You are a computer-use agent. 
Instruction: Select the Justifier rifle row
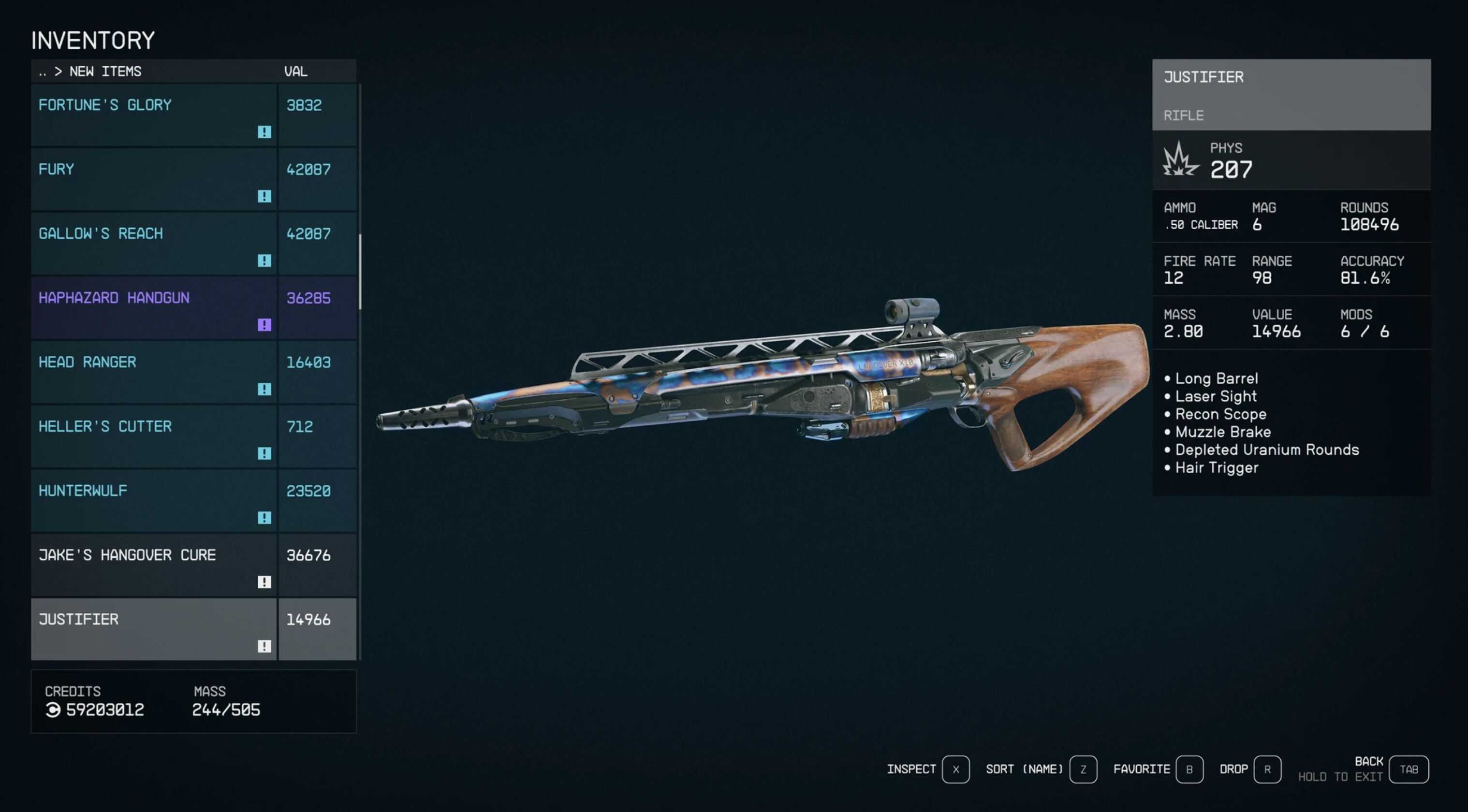pos(154,629)
